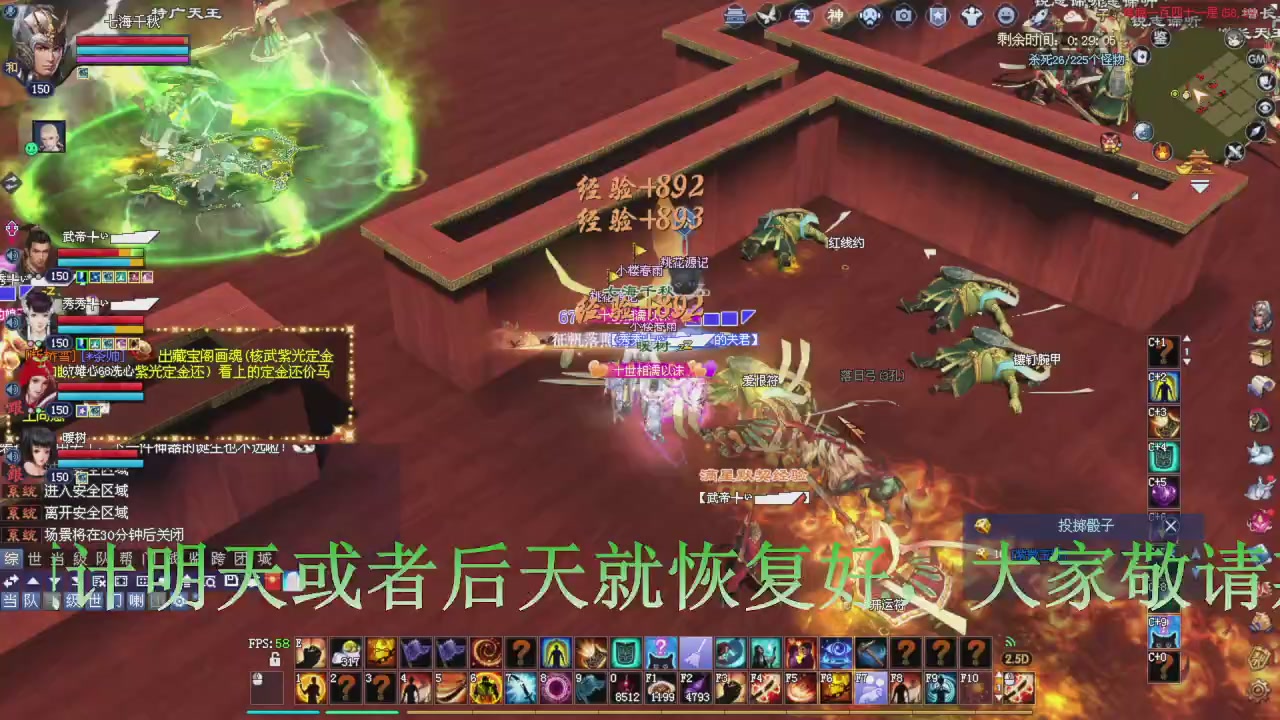
Task: Expand the arrow below the minimap
Action: 1199,186
